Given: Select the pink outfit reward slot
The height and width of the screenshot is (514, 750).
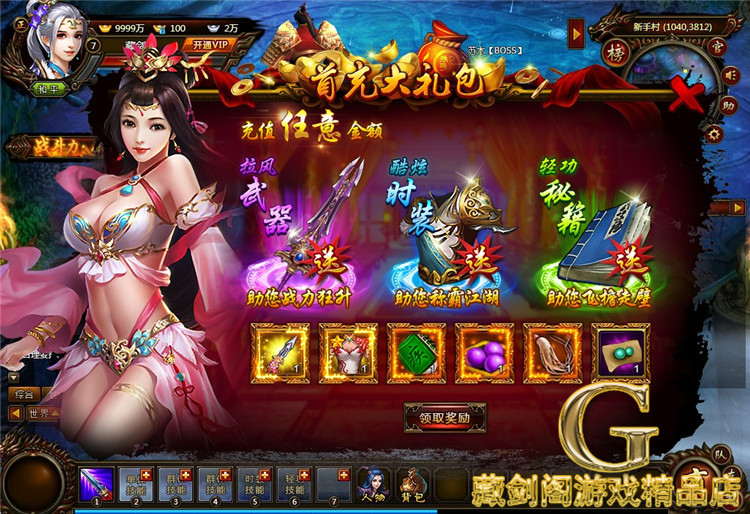Looking at the screenshot, I should (x=347, y=353).
